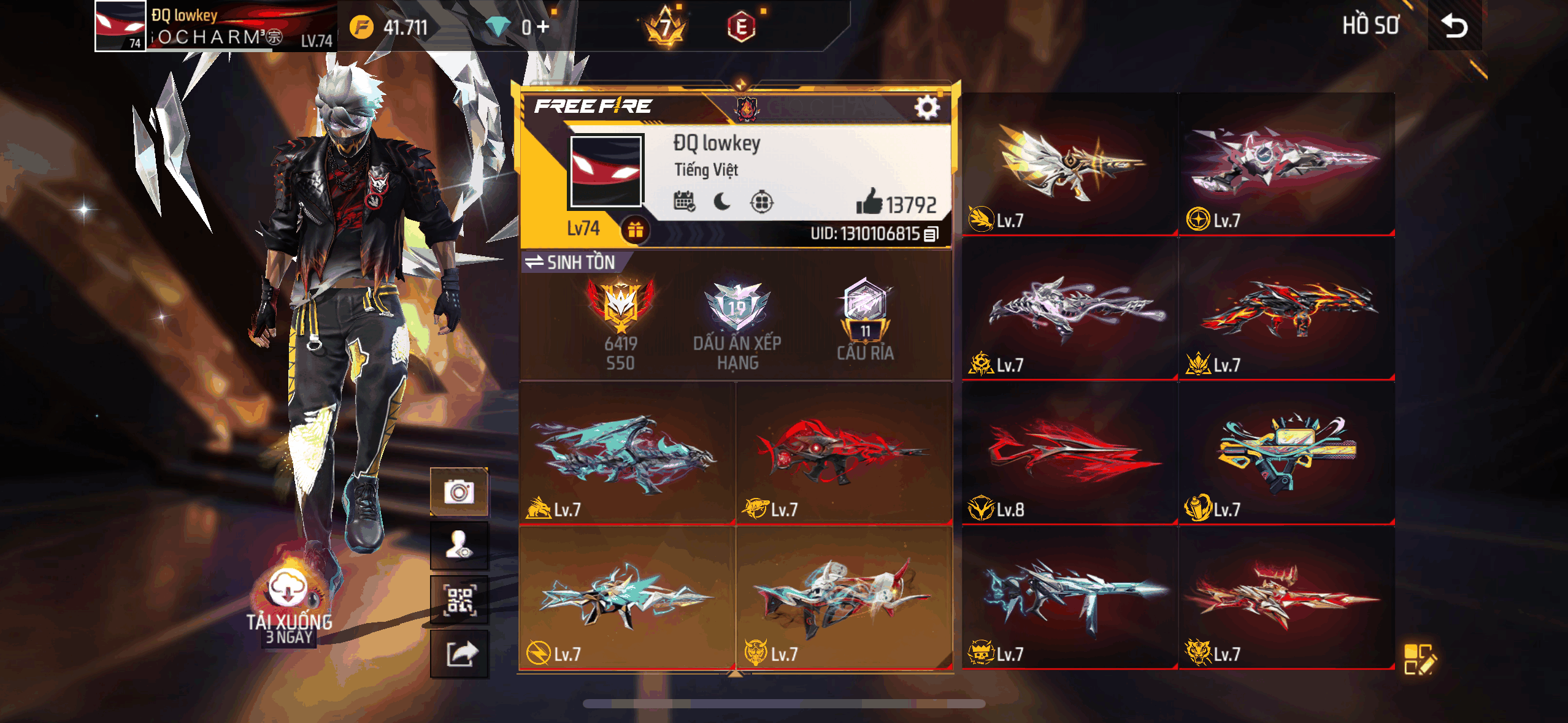The image size is (1568, 723).
Task: Click the player avatar in top bar
Action: [120, 26]
